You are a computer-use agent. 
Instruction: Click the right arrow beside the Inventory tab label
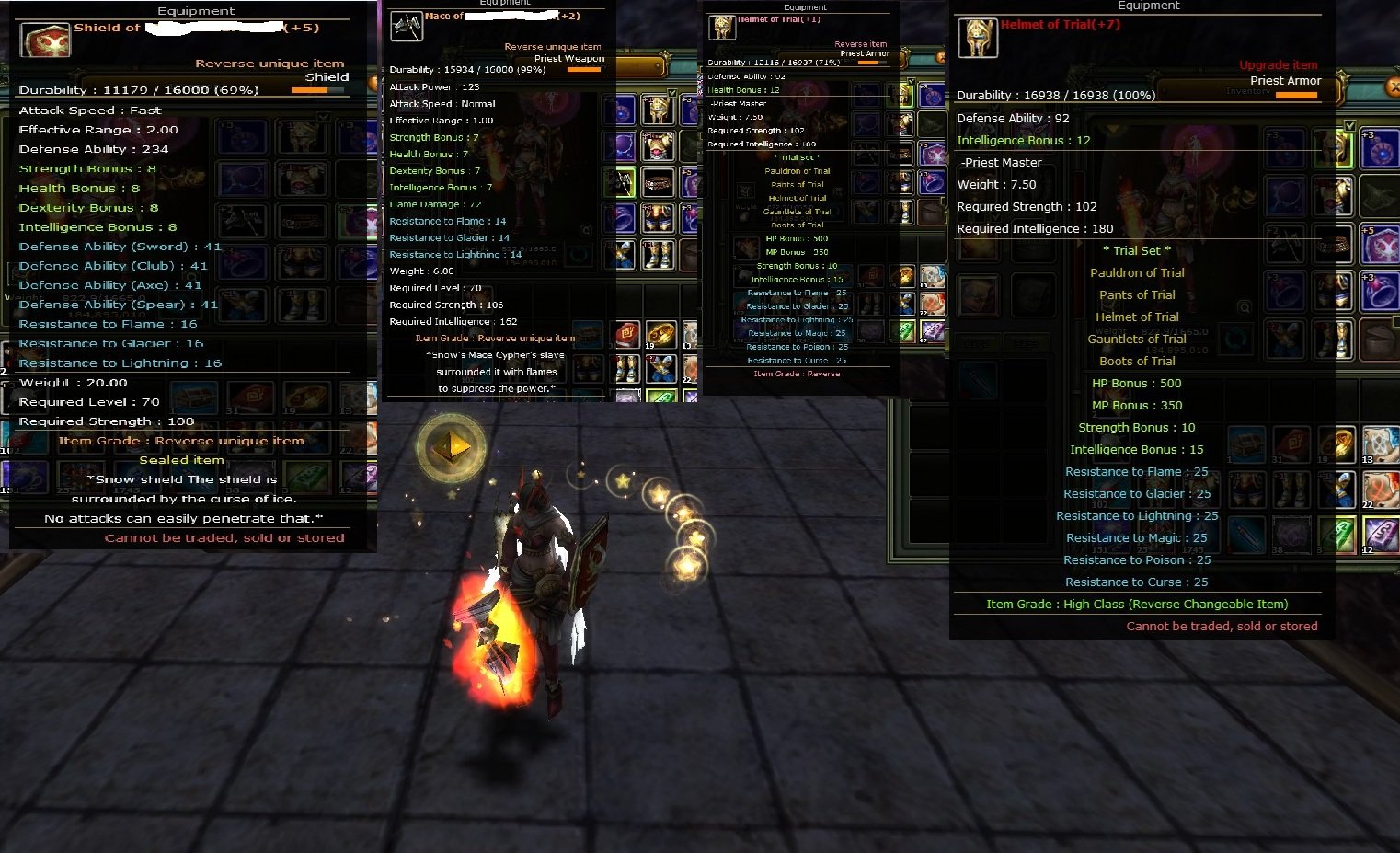(x=1332, y=90)
